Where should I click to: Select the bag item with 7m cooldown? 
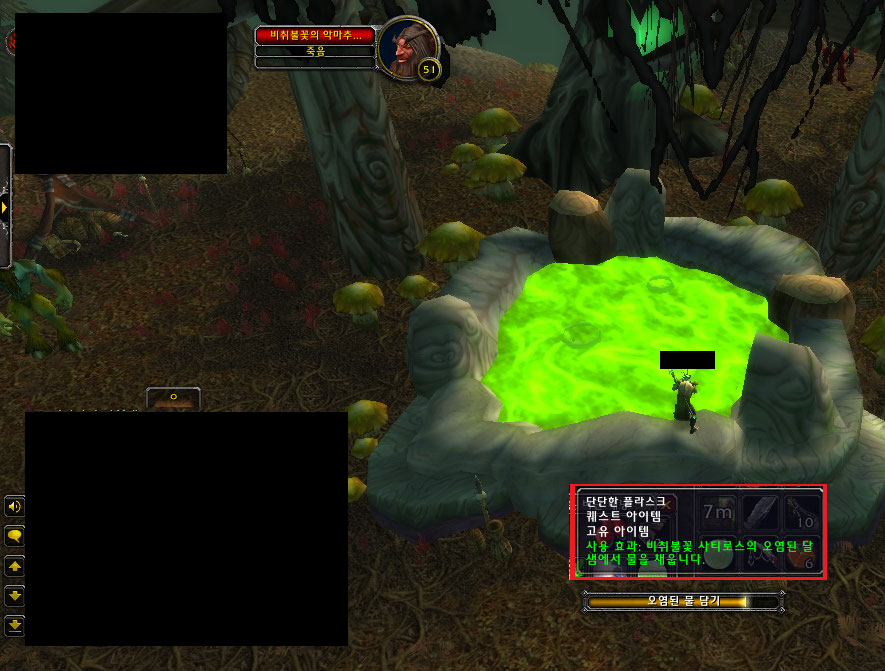click(x=718, y=513)
